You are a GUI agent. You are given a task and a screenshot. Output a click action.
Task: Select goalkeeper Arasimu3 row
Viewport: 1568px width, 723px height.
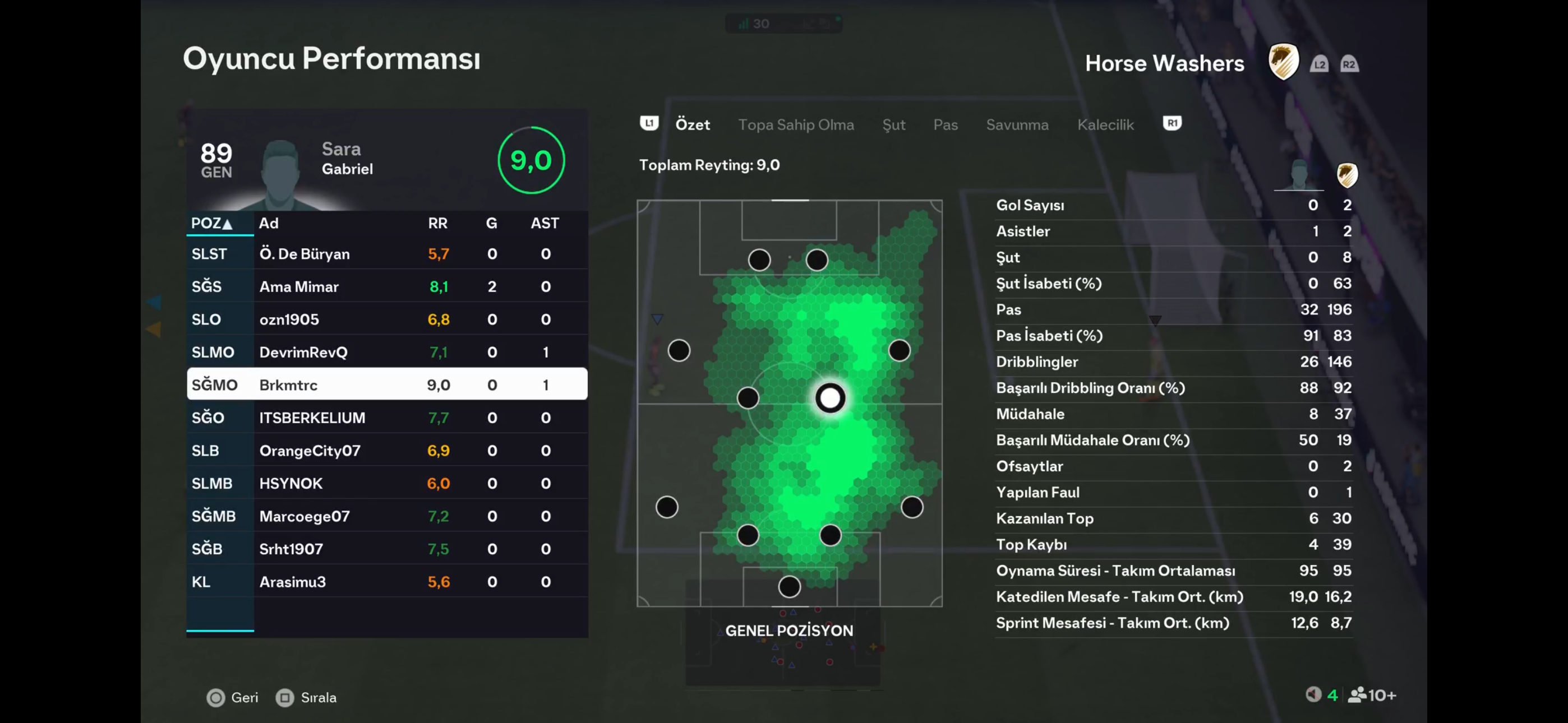(x=386, y=582)
